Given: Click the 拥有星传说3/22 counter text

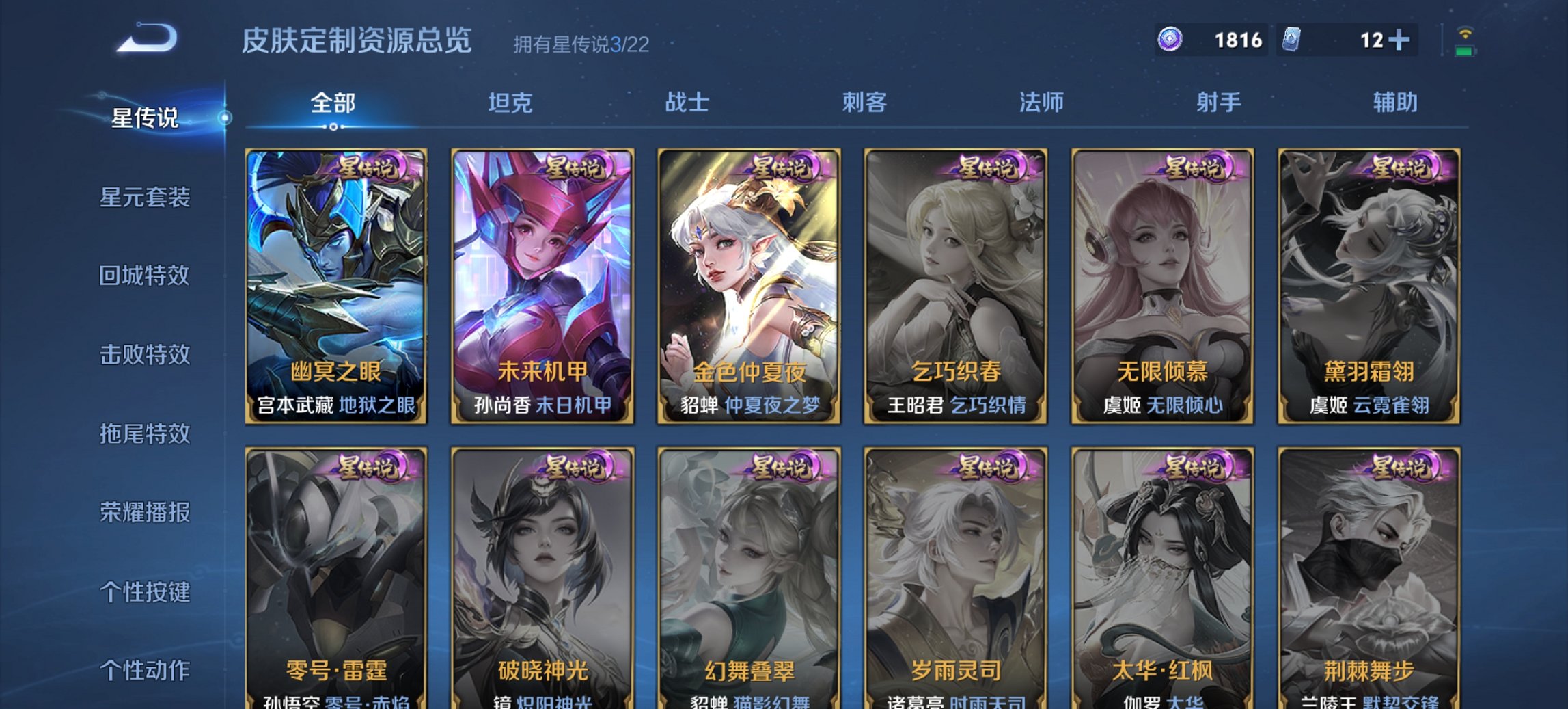Looking at the screenshot, I should click(581, 44).
